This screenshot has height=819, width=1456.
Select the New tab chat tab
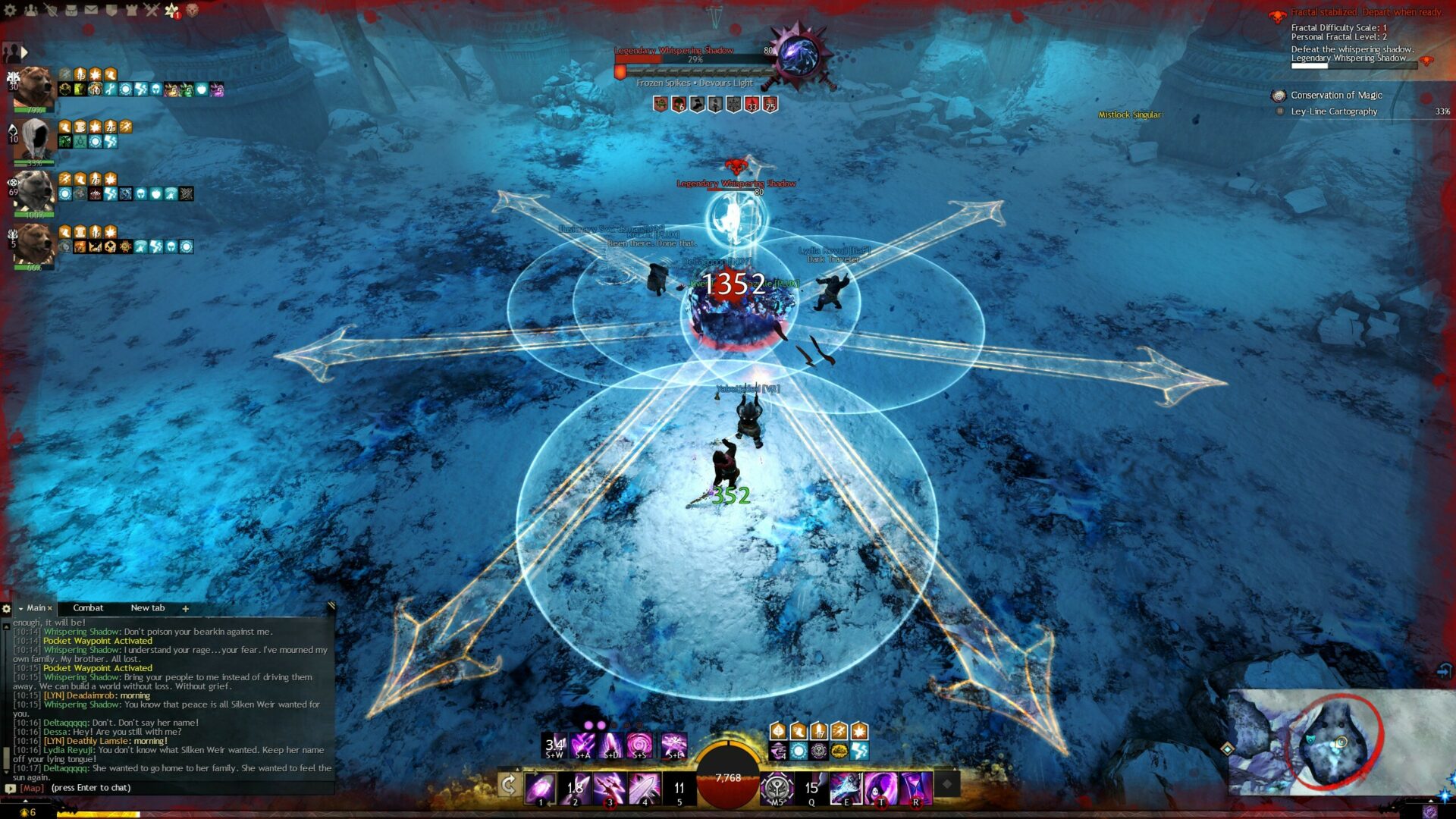(147, 608)
